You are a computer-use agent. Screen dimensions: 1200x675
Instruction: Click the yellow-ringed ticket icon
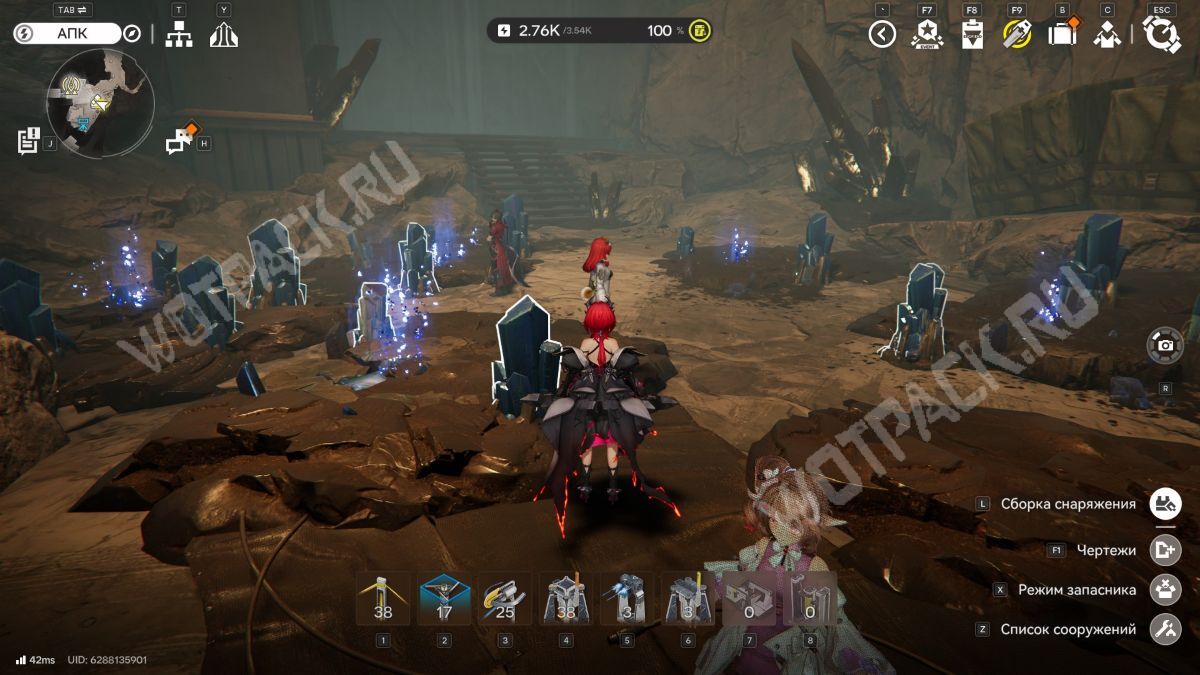(x=1017, y=35)
